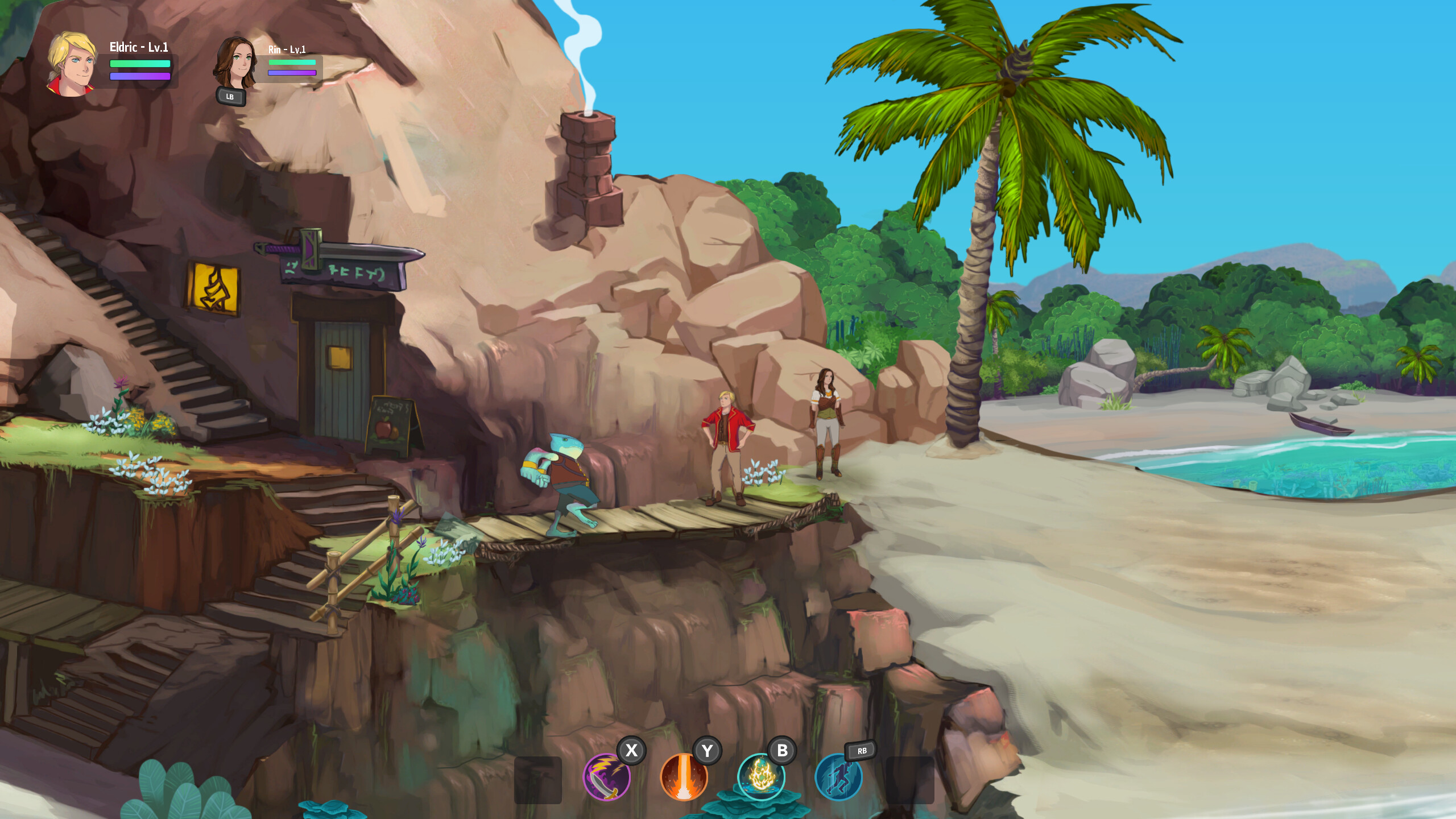Cast the glowing yellow flame ability

(x=761, y=777)
